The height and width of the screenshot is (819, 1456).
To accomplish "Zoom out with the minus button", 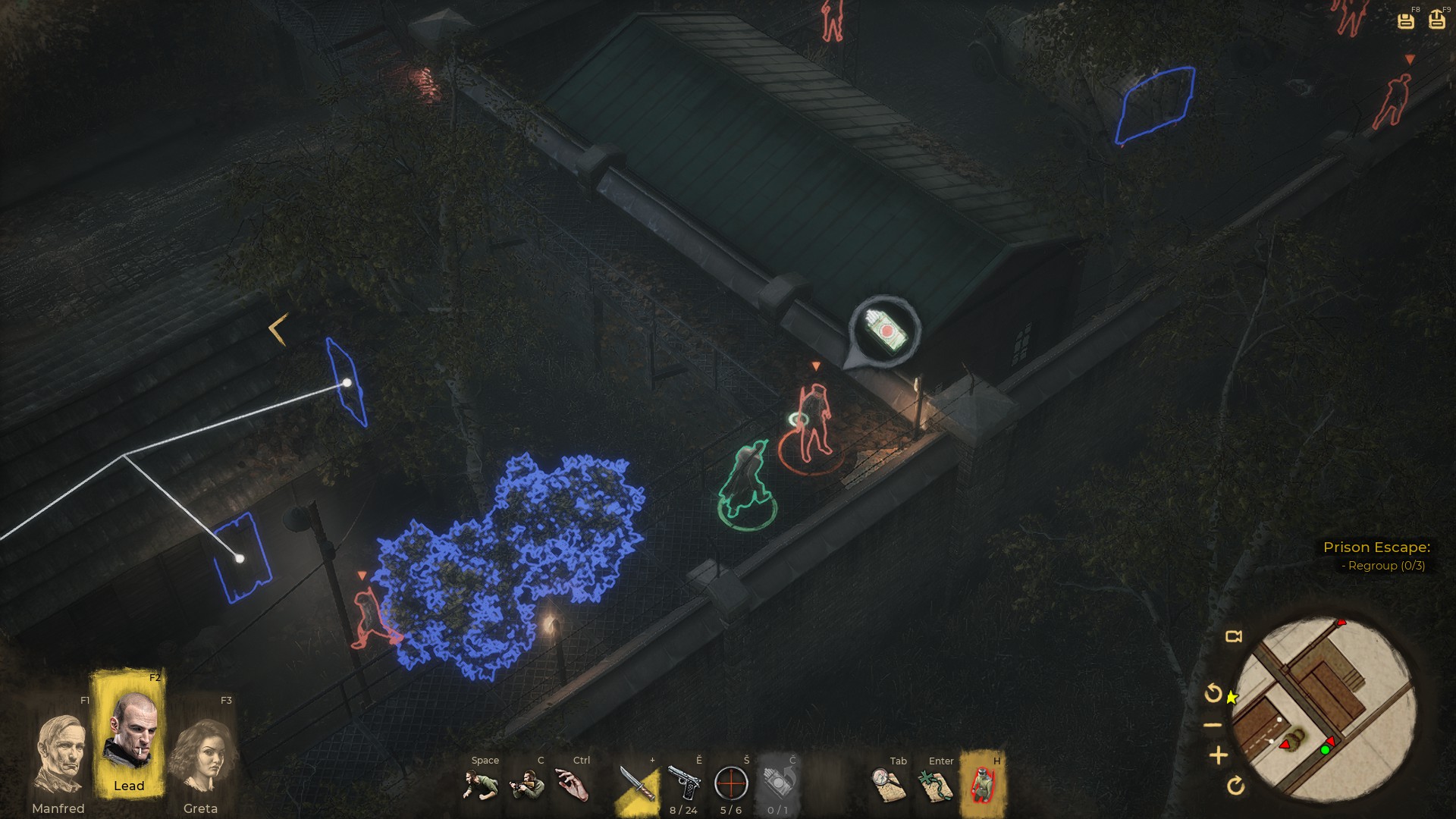I will click(x=1213, y=725).
